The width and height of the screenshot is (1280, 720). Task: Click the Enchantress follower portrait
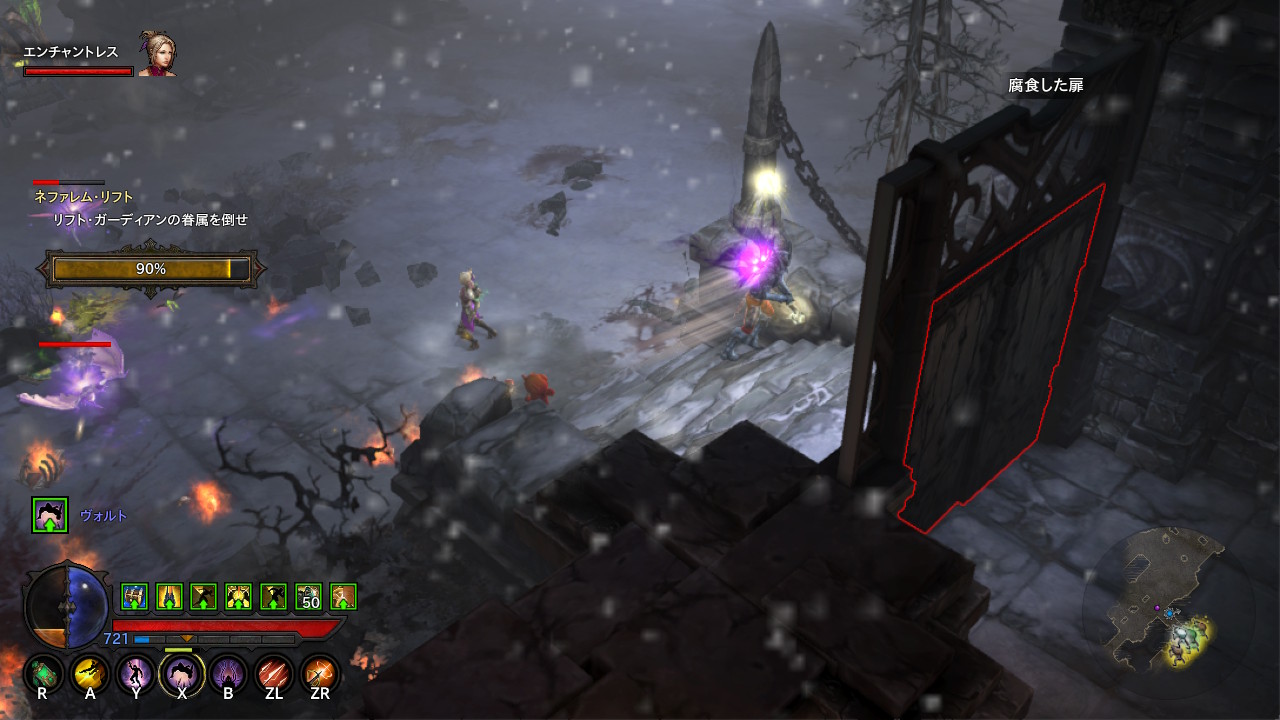coord(157,58)
